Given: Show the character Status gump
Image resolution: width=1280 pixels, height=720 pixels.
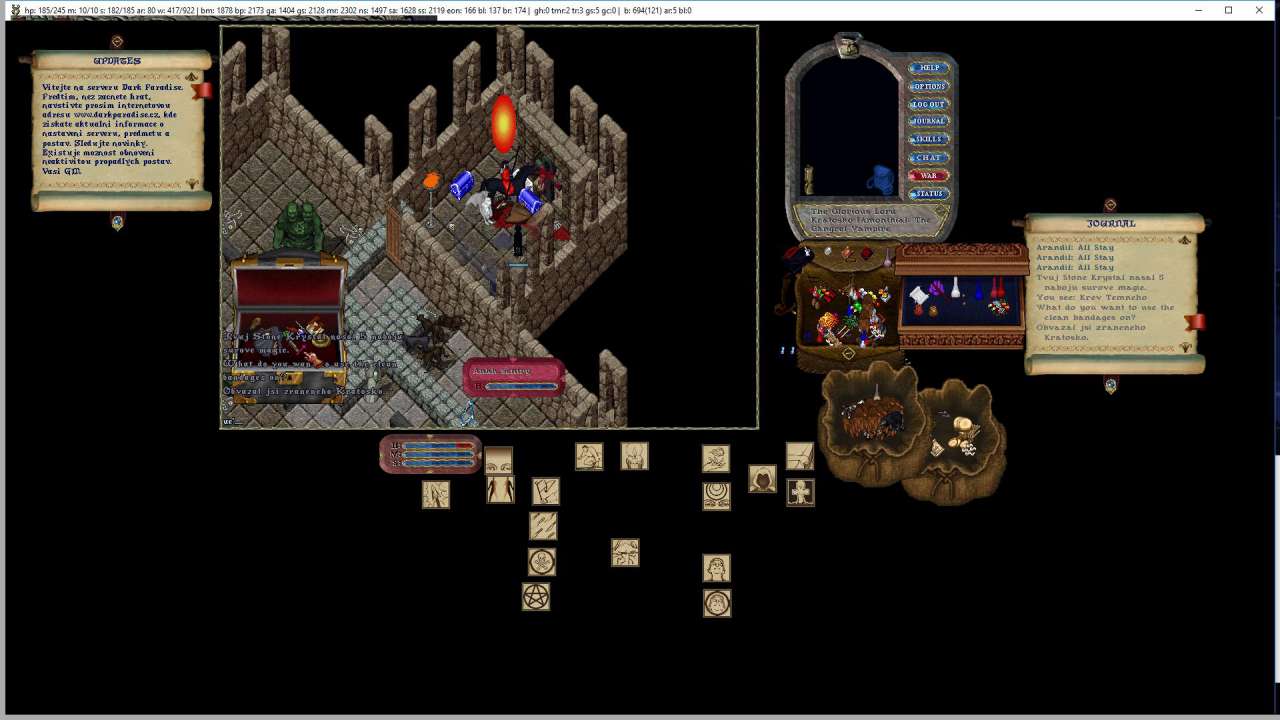Looking at the screenshot, I should pyautogui.click(x=929, y=193).
